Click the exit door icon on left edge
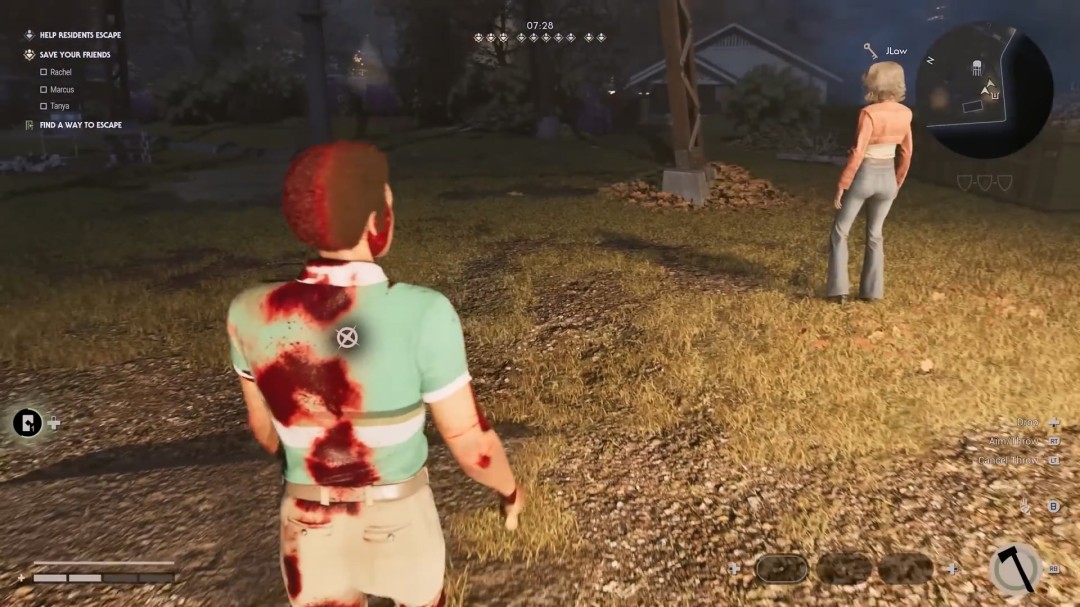The width and height of the screenshot is (1080, 607). [27, 423]
